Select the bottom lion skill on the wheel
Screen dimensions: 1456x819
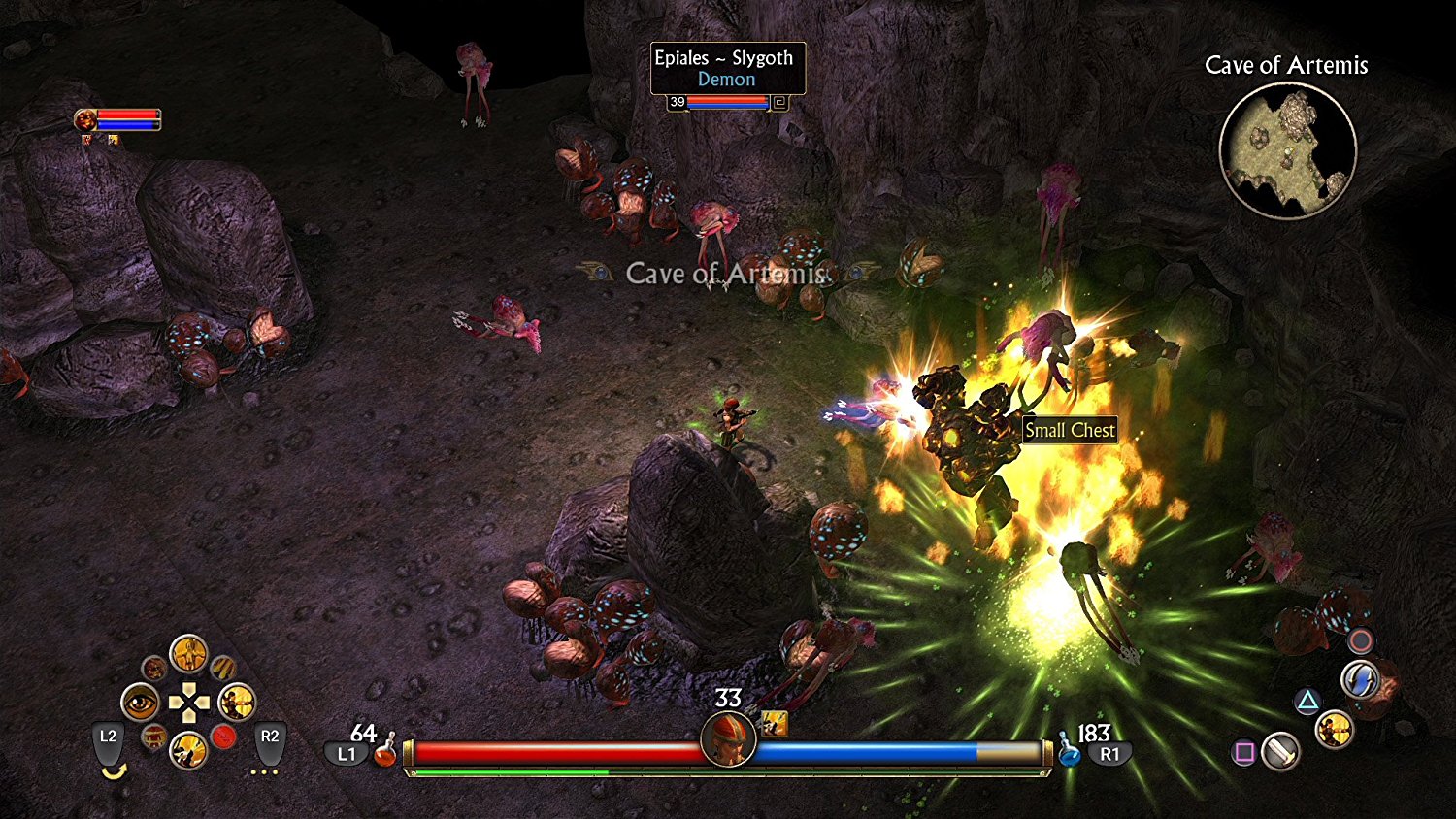(x=190, y=747)
